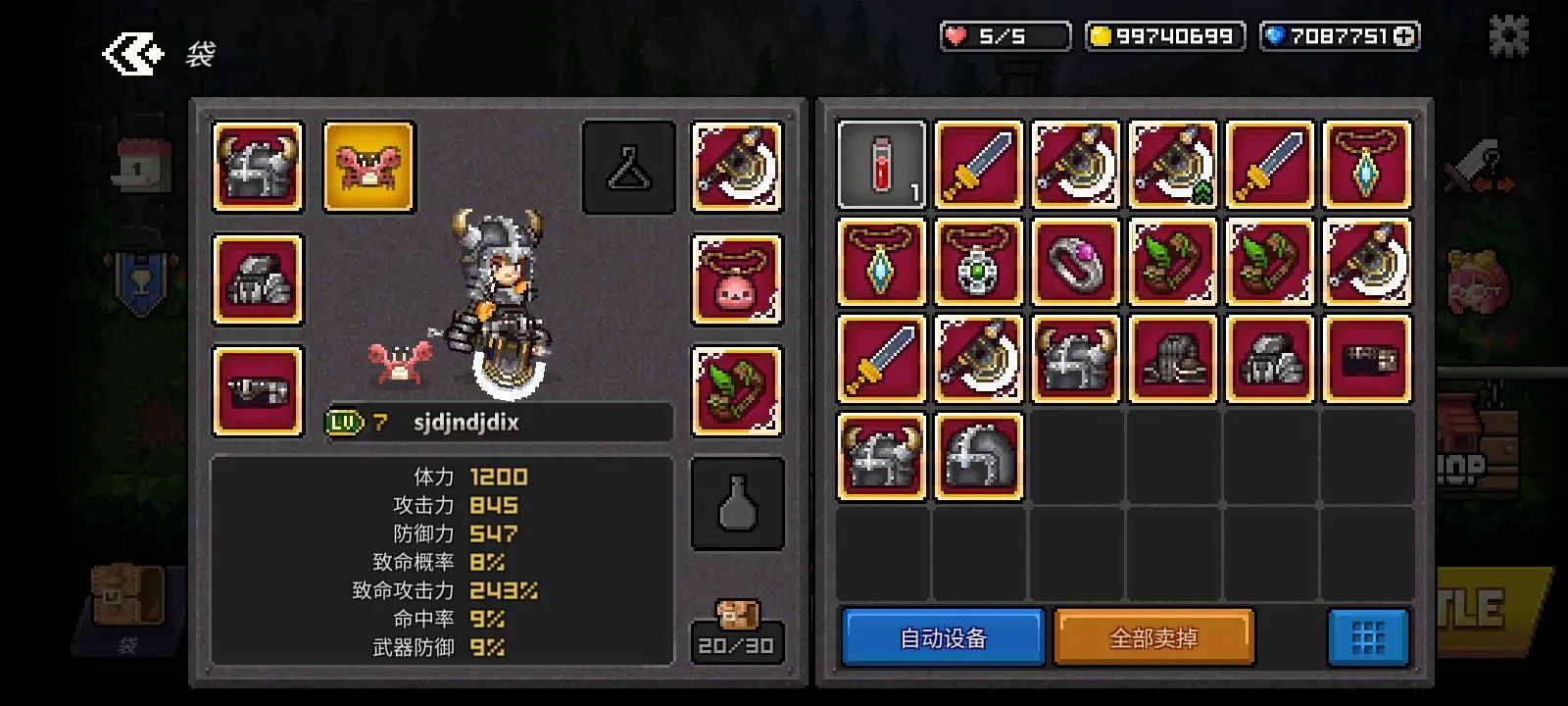Pick the green orb necklace item
Viewport: 1568px width, 706px height.
pyautogui.click(x=978, y=263)
